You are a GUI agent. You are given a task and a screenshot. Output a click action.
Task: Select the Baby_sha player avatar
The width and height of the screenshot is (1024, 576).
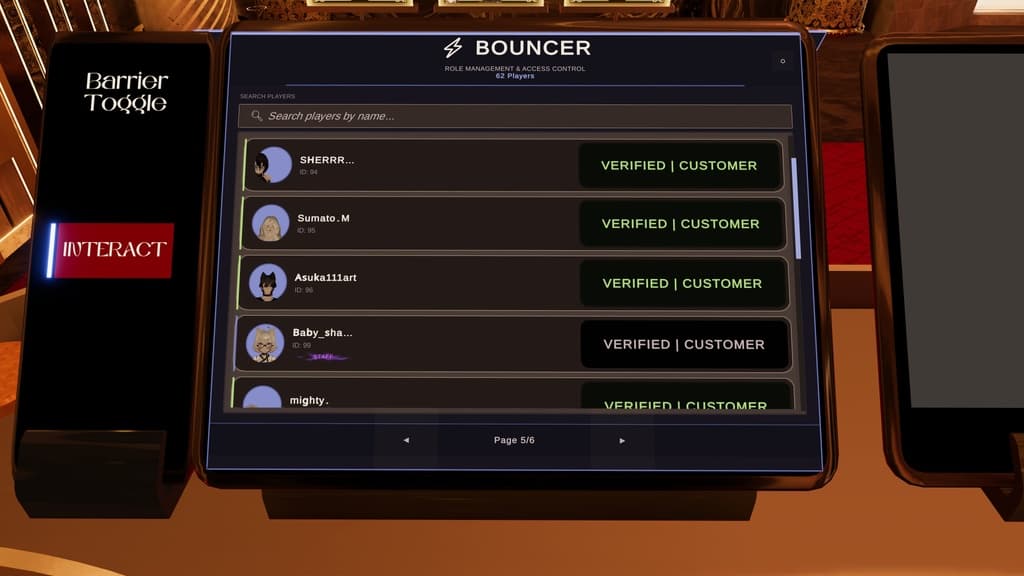pyautogui.click(x=265, y=343)
